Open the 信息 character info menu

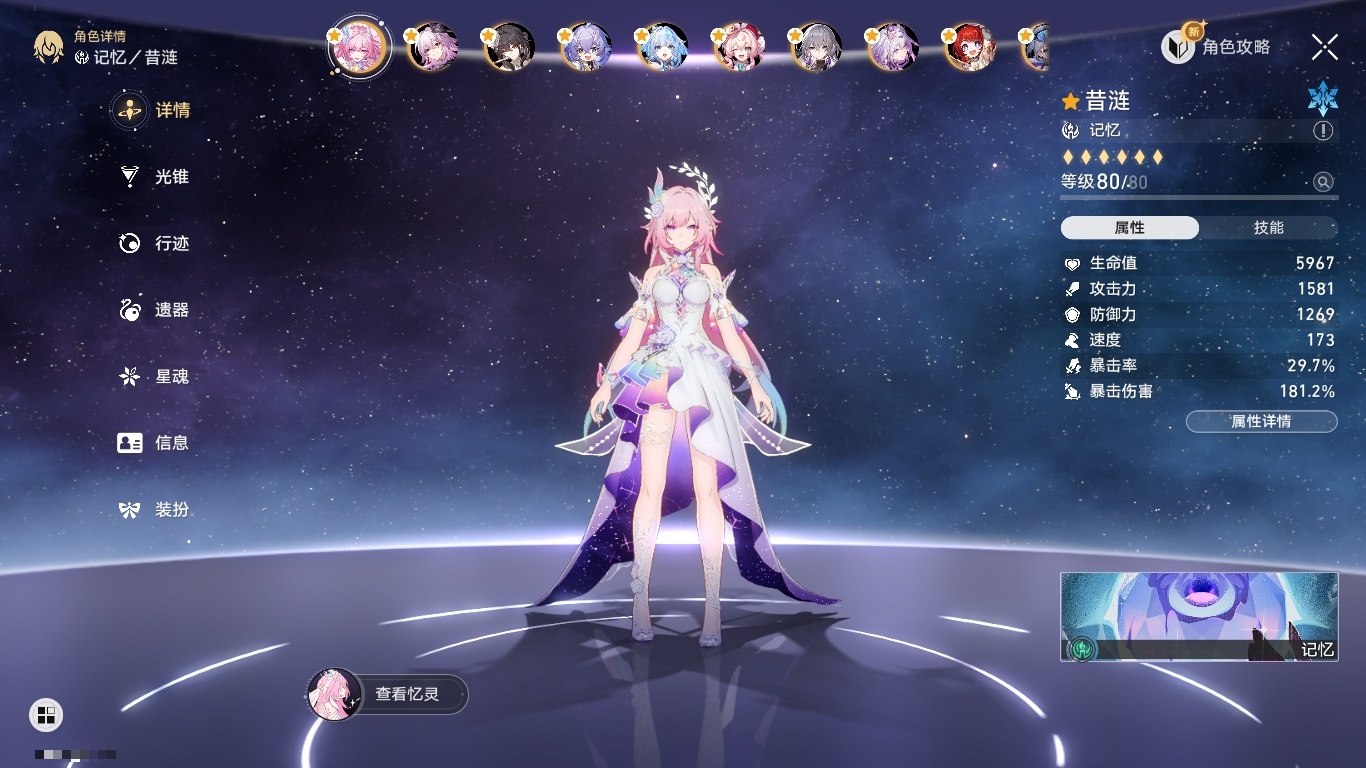(x=153, y=443)
